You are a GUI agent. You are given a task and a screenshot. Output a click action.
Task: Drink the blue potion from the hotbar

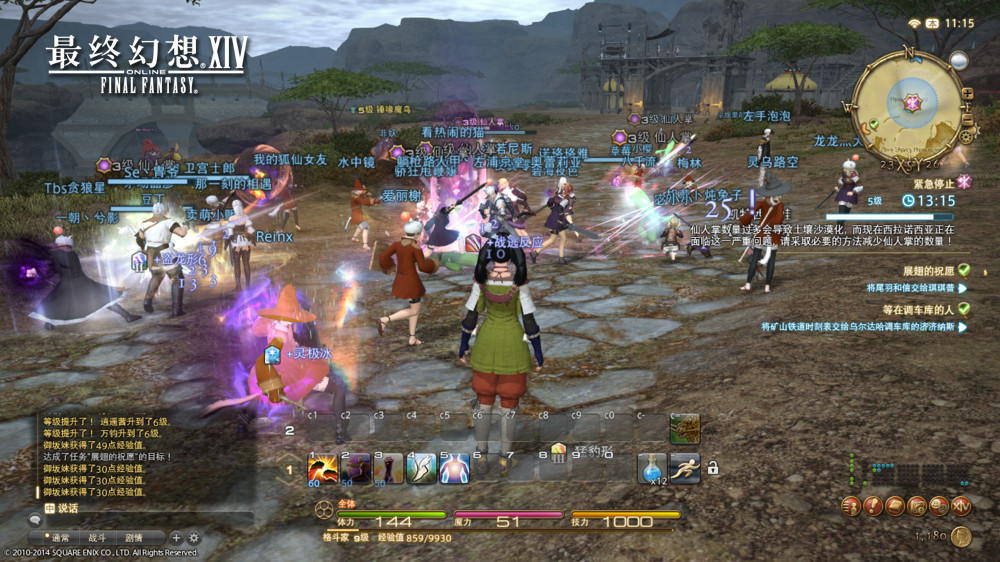pyautogui.click(x=652, y=468)
